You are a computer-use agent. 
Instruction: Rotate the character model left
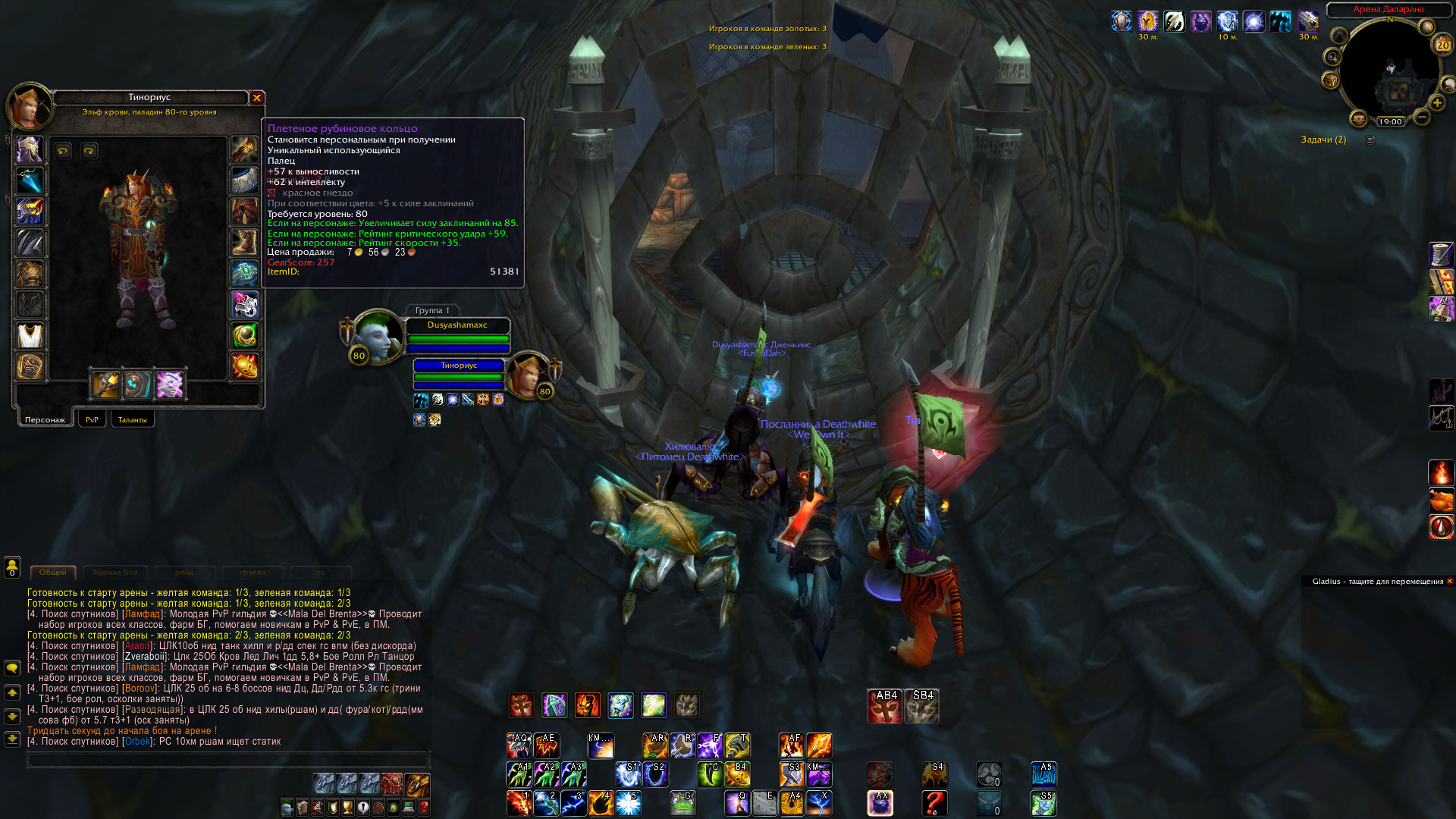63,151
